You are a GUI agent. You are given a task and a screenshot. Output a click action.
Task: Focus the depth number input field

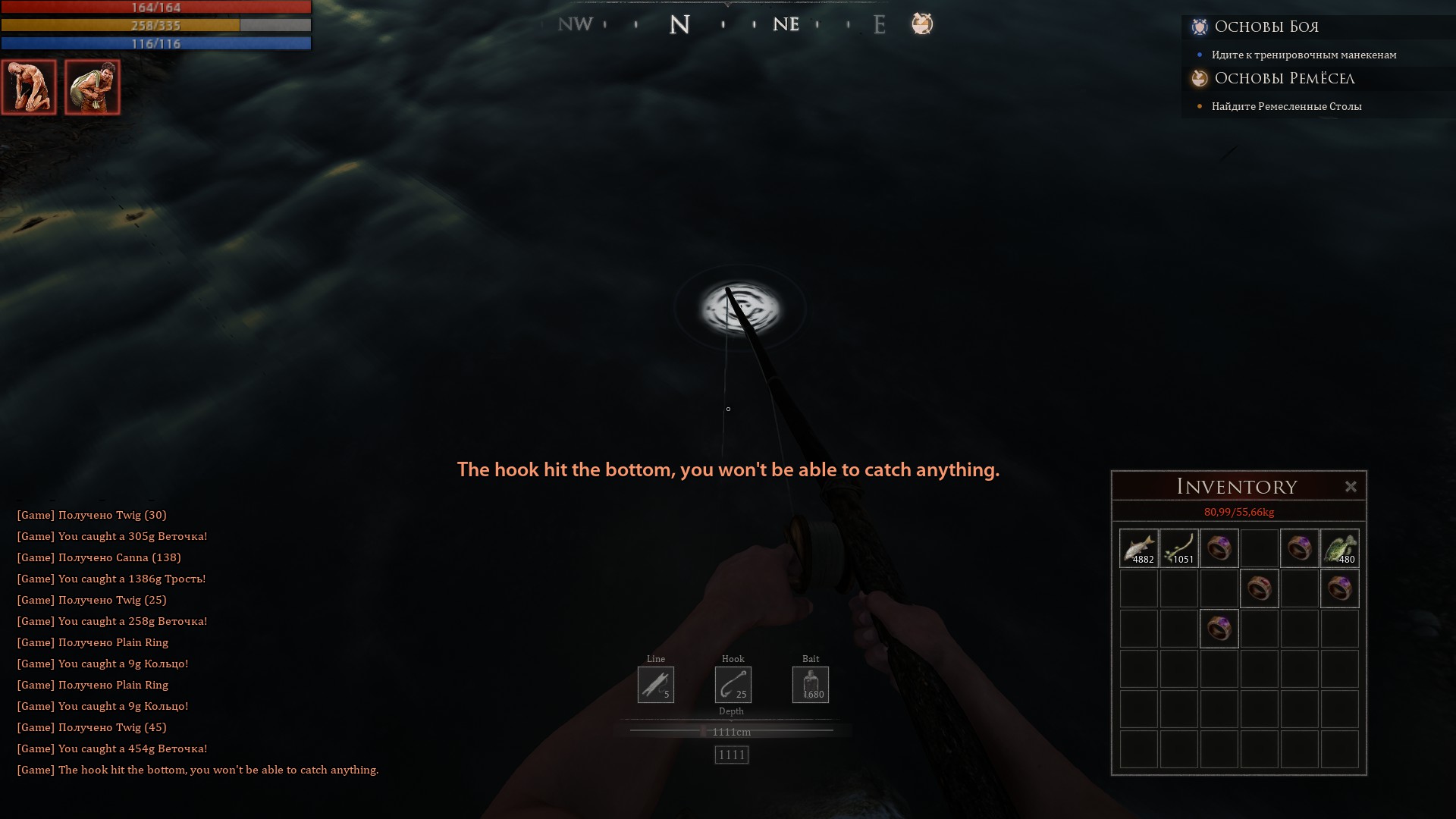click(x=731, y=755)
